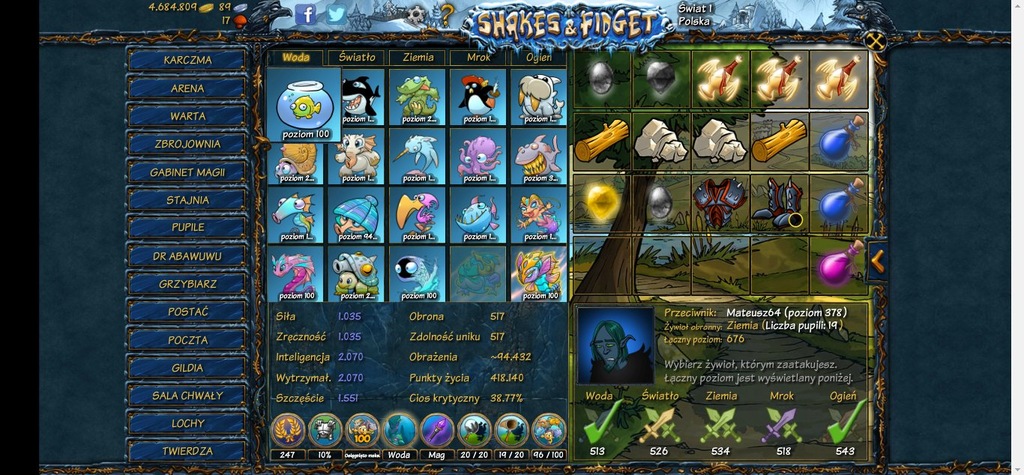Switch to the Ziemia pet tab
Screen dimensions: 1024x475
coord(417,58)
